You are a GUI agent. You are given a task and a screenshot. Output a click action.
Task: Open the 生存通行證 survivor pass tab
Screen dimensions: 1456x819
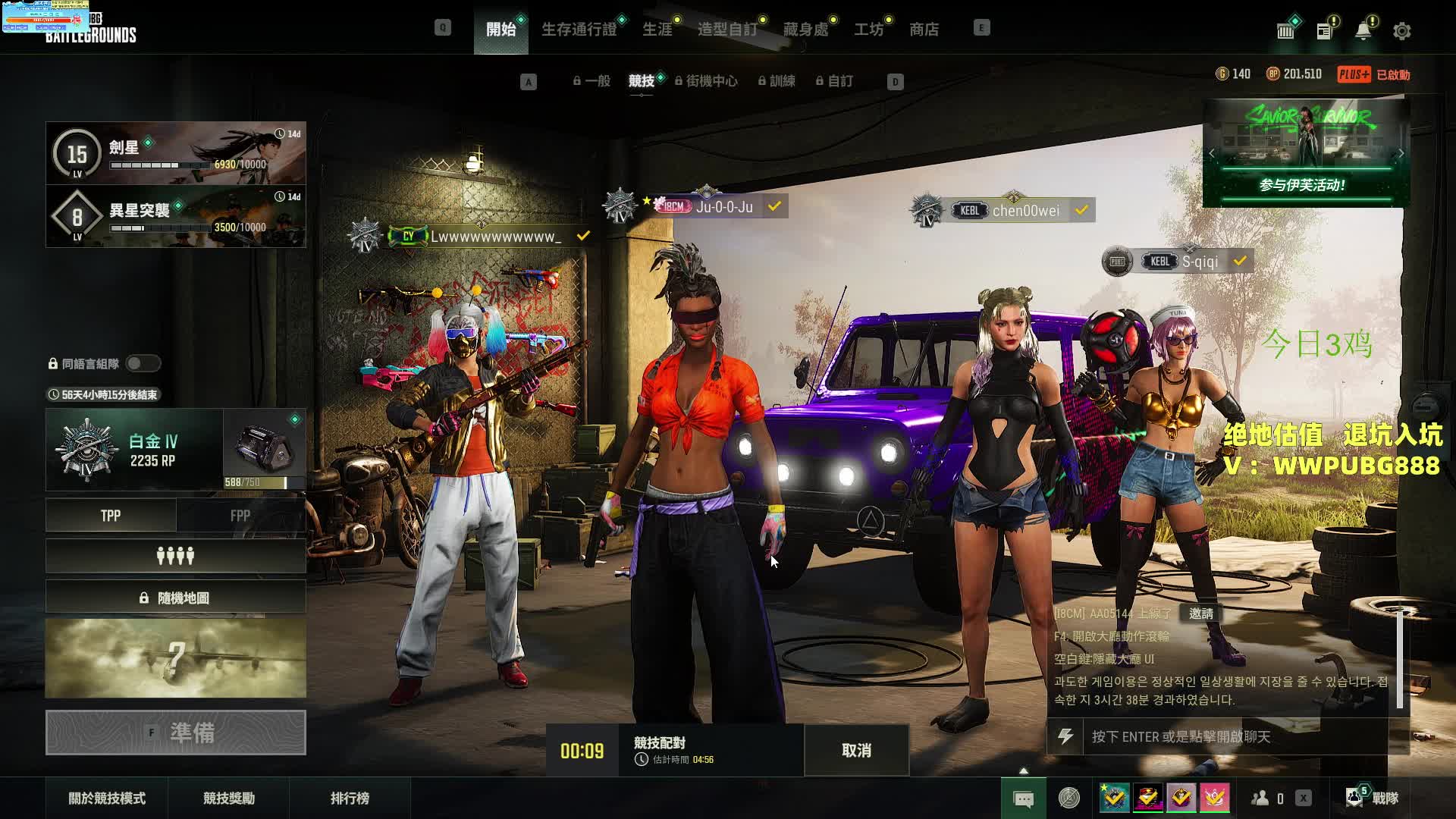click(x=579, y=30)
